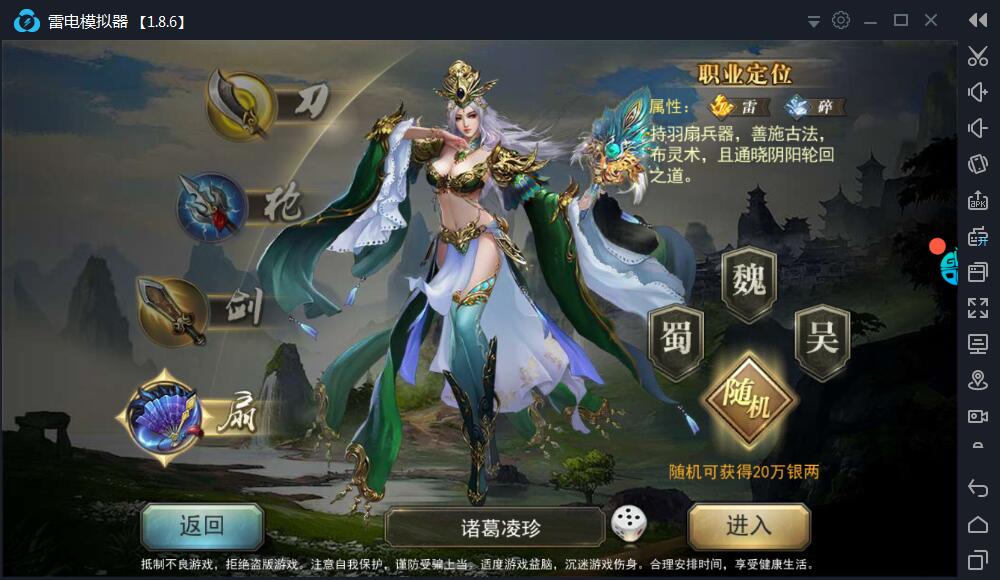Viewport: 1000px width, 580px height.
Task: Roll the dice for a random name
Action: [628, 524]
